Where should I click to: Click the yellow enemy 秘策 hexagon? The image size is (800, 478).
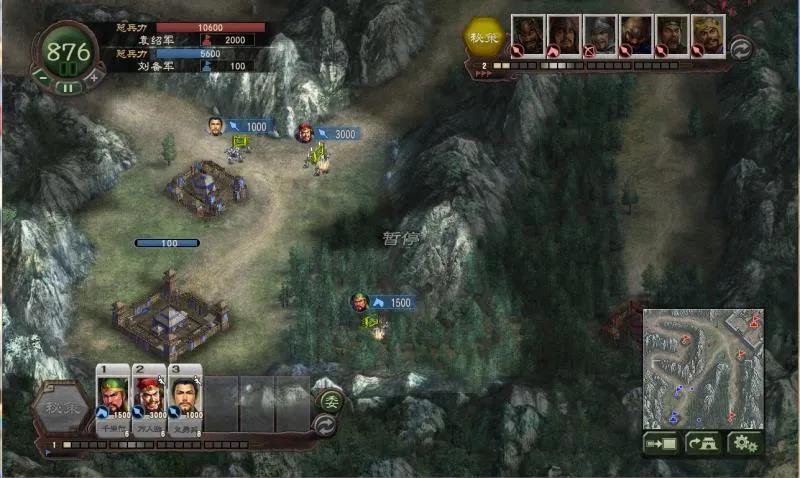482,36
